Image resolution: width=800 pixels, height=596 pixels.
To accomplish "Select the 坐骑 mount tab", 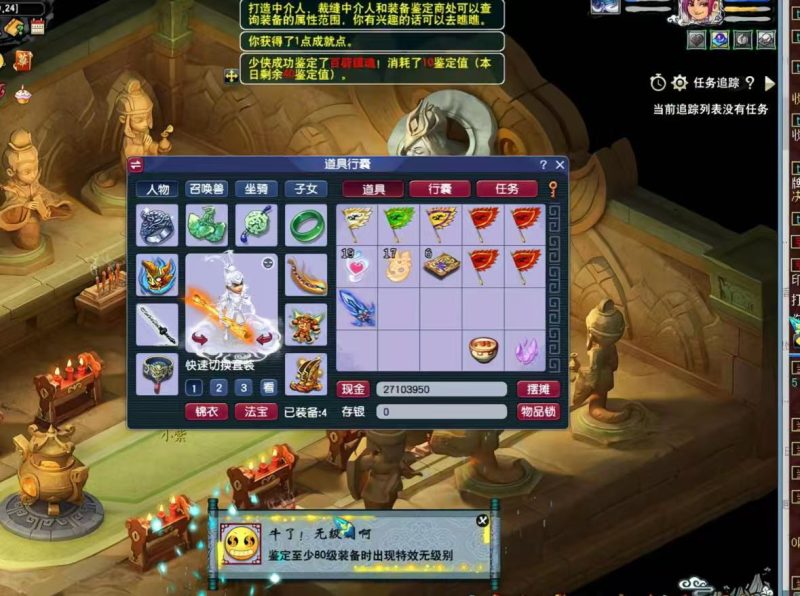I will tap(257, 189).
